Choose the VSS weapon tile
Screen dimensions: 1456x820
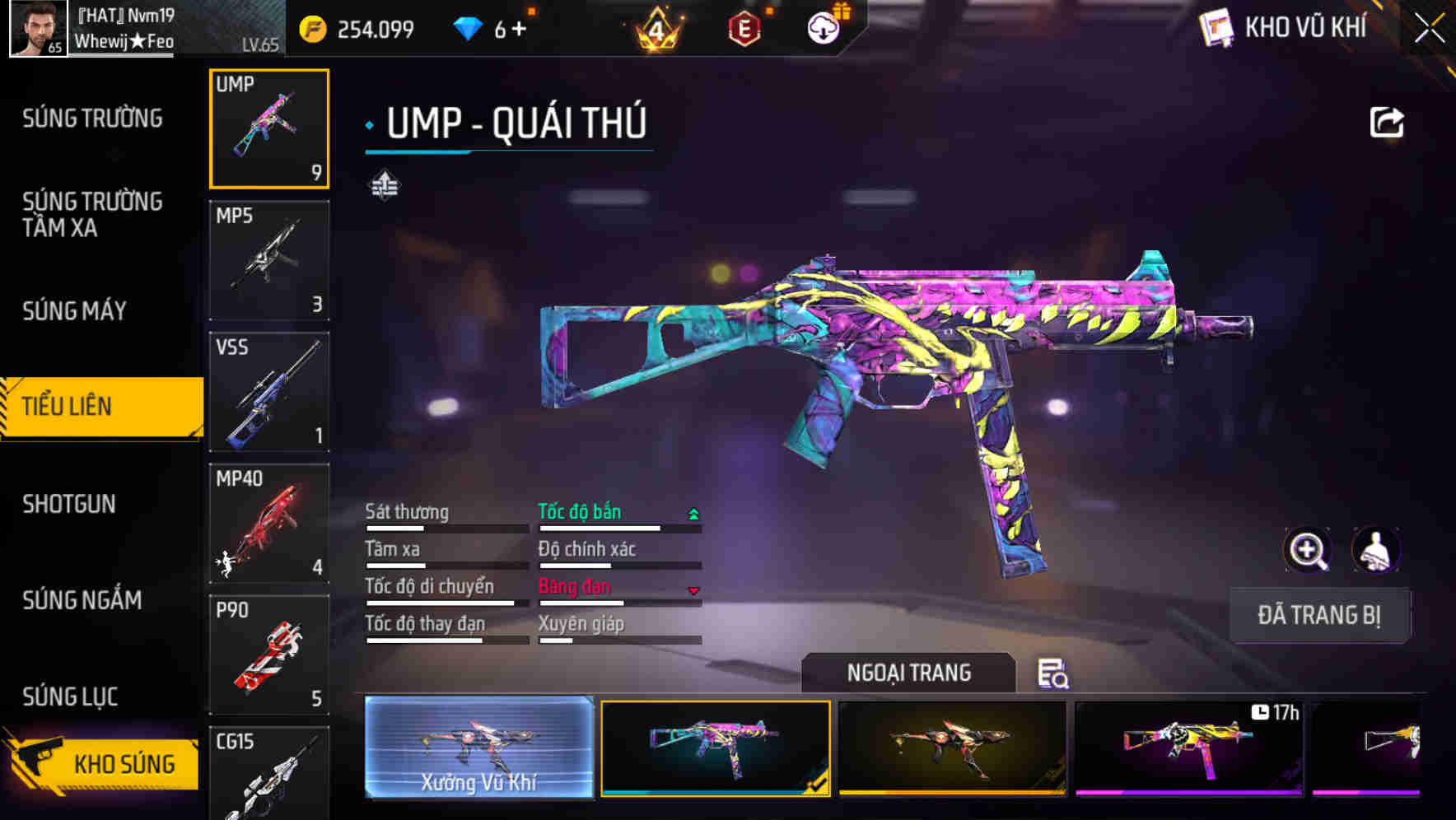coord(269,392)
